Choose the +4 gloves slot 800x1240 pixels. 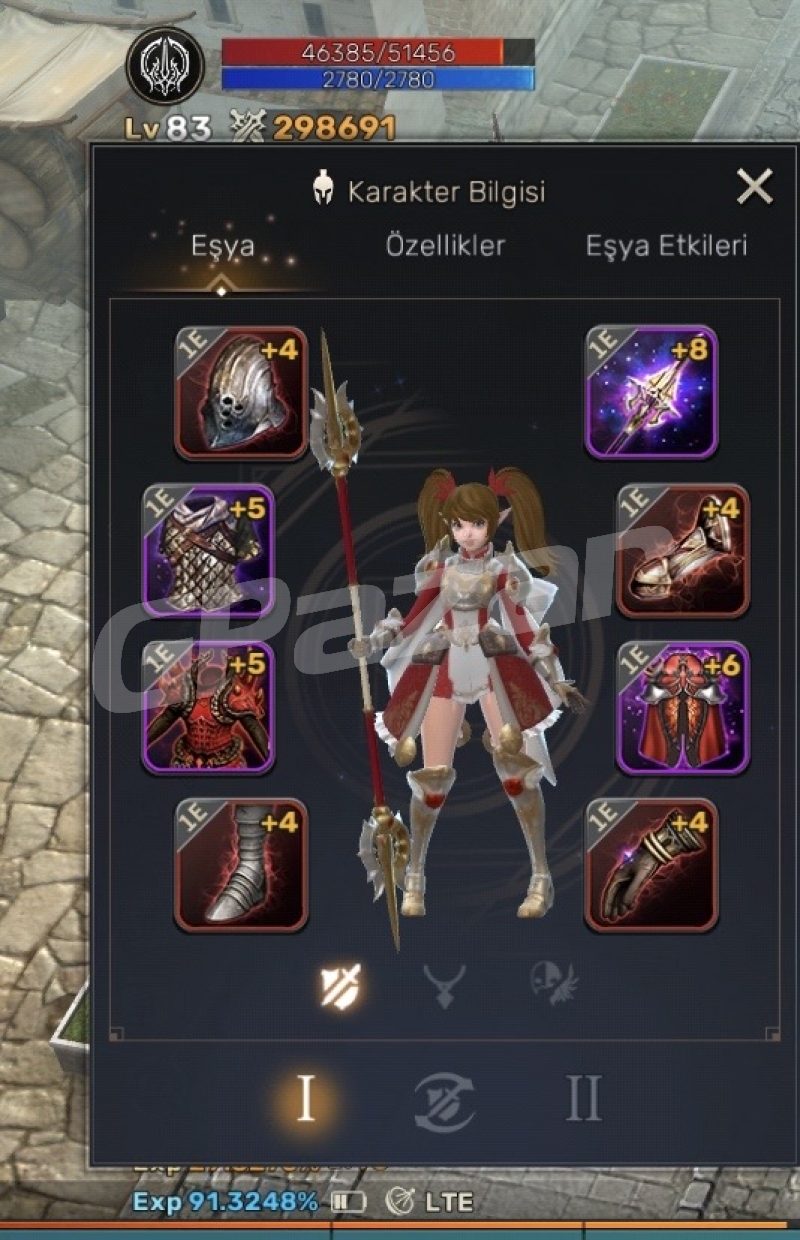pos(651,864)
